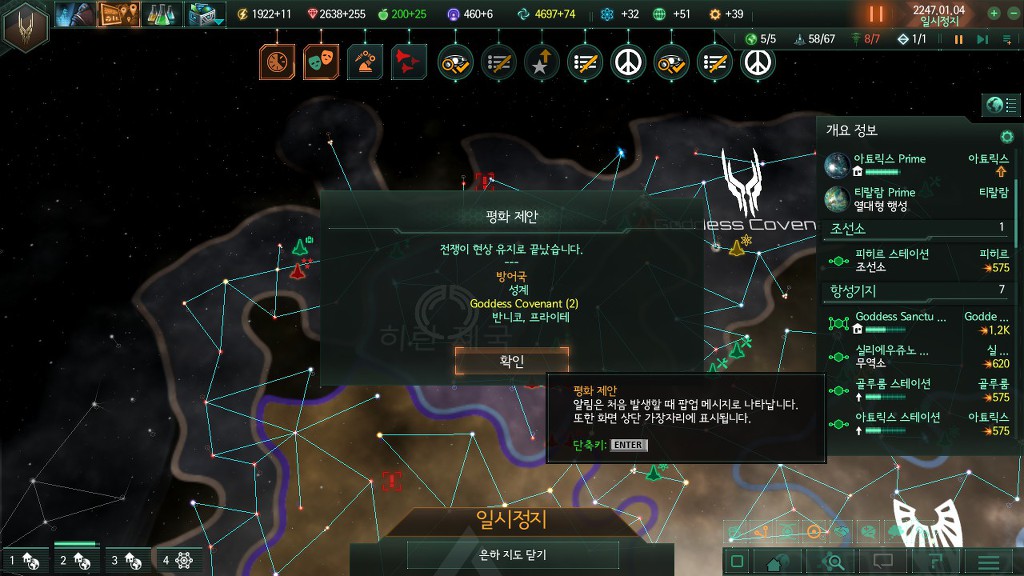The width and height of the screenshot is (1024, 576).
Task: Open the theater masks notification
Action: click(x=321, y=62)
